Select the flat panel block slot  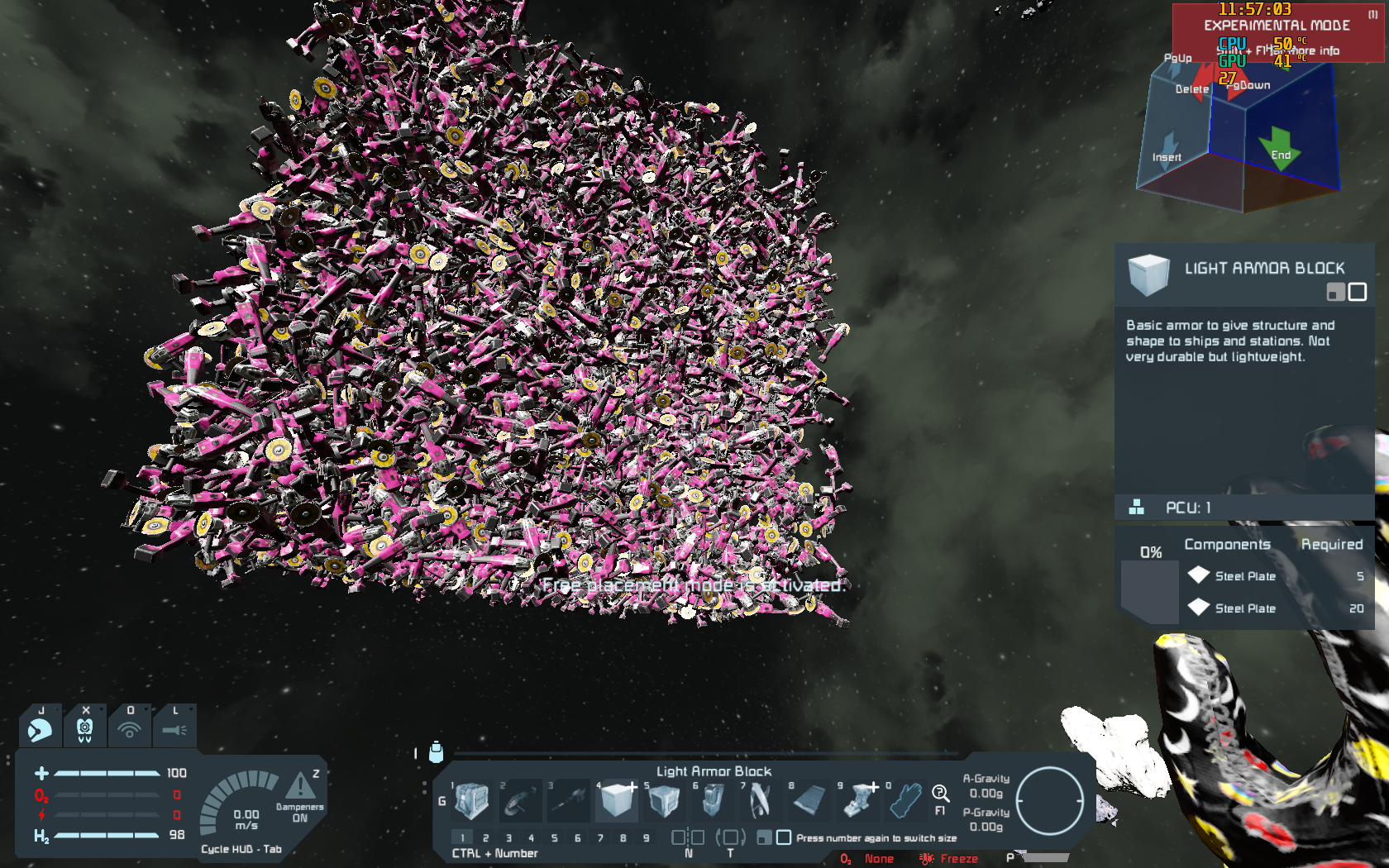click(808, 800)
